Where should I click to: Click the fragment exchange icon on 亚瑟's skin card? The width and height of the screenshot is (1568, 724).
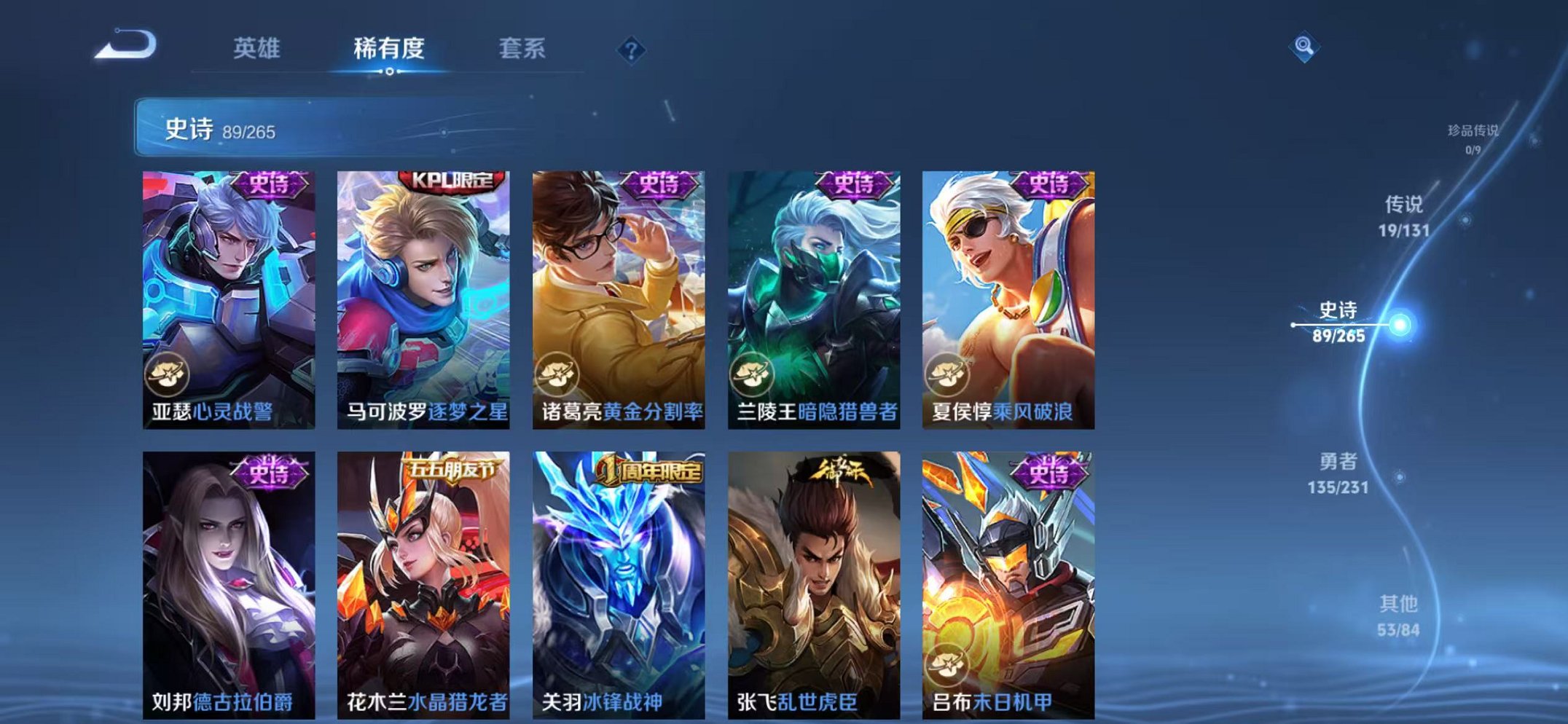click(x=168, y=375)
